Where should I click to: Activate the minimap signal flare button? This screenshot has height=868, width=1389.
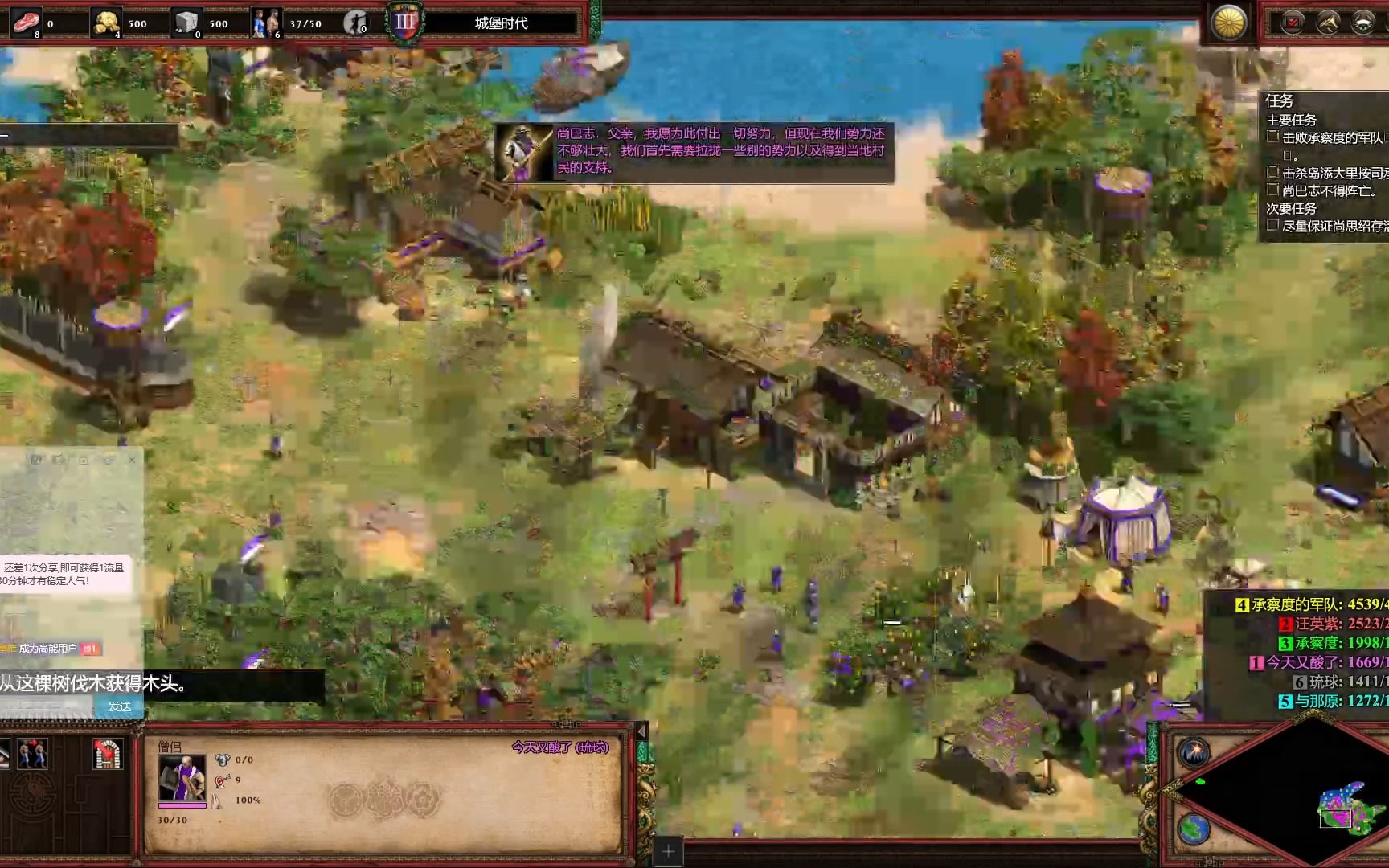[1194, 753]
